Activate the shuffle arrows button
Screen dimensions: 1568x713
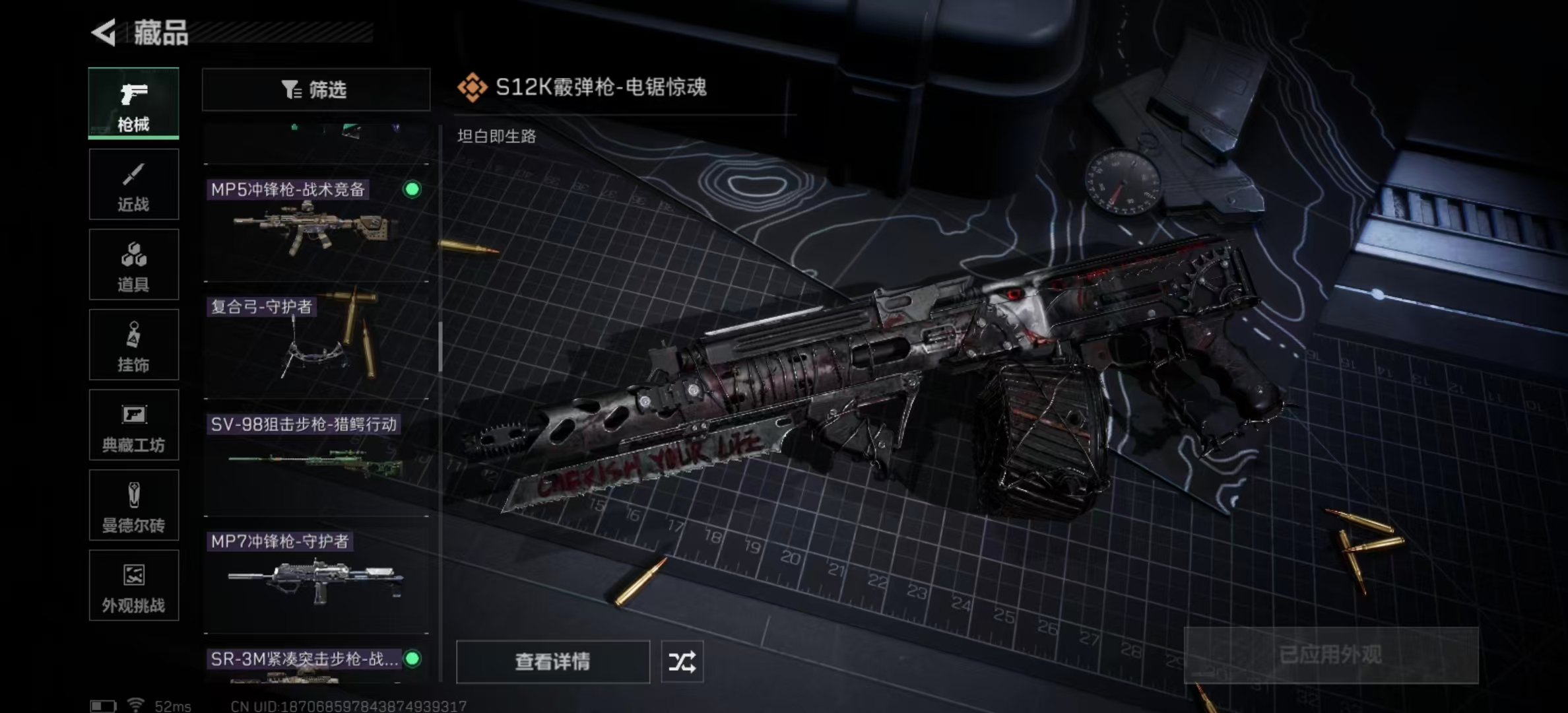pos(682,662)
